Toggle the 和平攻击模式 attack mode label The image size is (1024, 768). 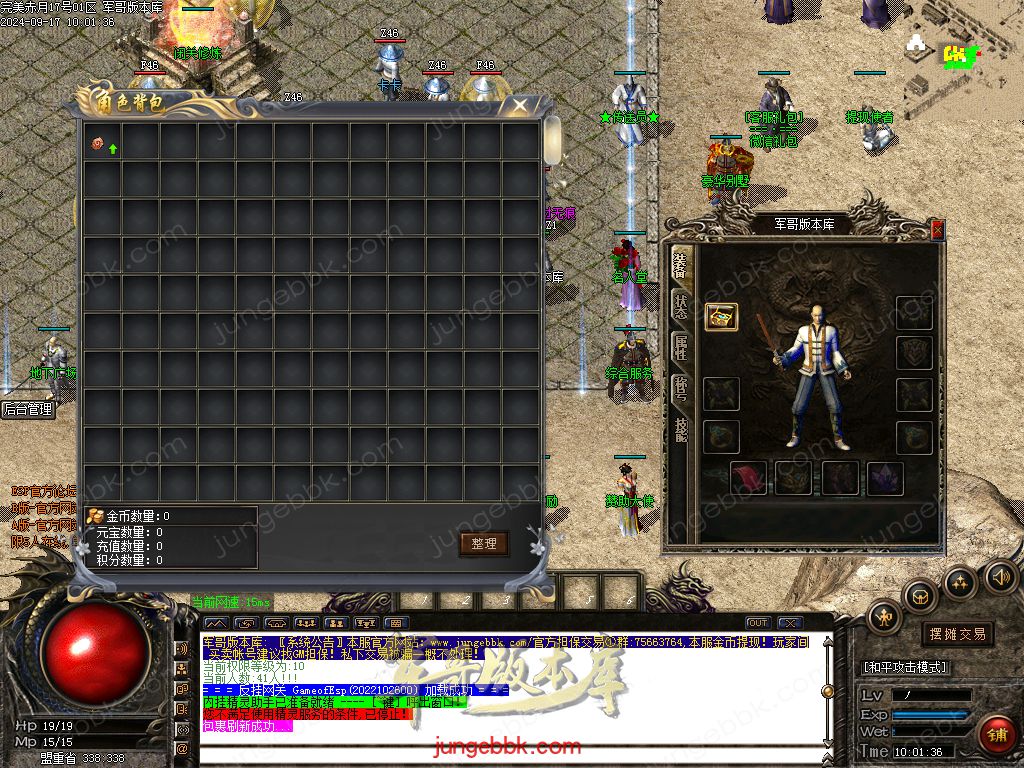(905, 667)
